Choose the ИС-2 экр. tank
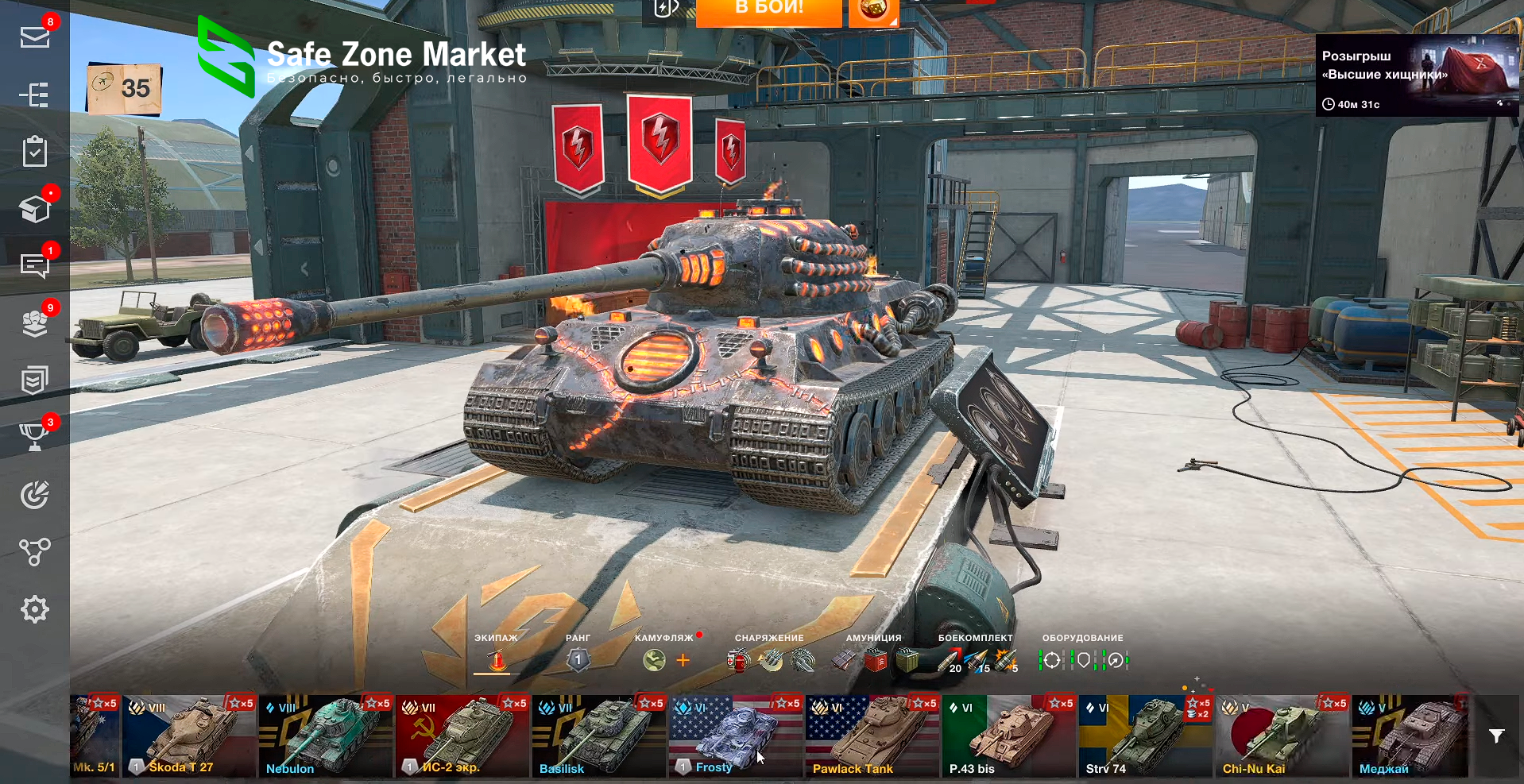The height and width of the screenshot is (784, 1524). tap(462, 736)
